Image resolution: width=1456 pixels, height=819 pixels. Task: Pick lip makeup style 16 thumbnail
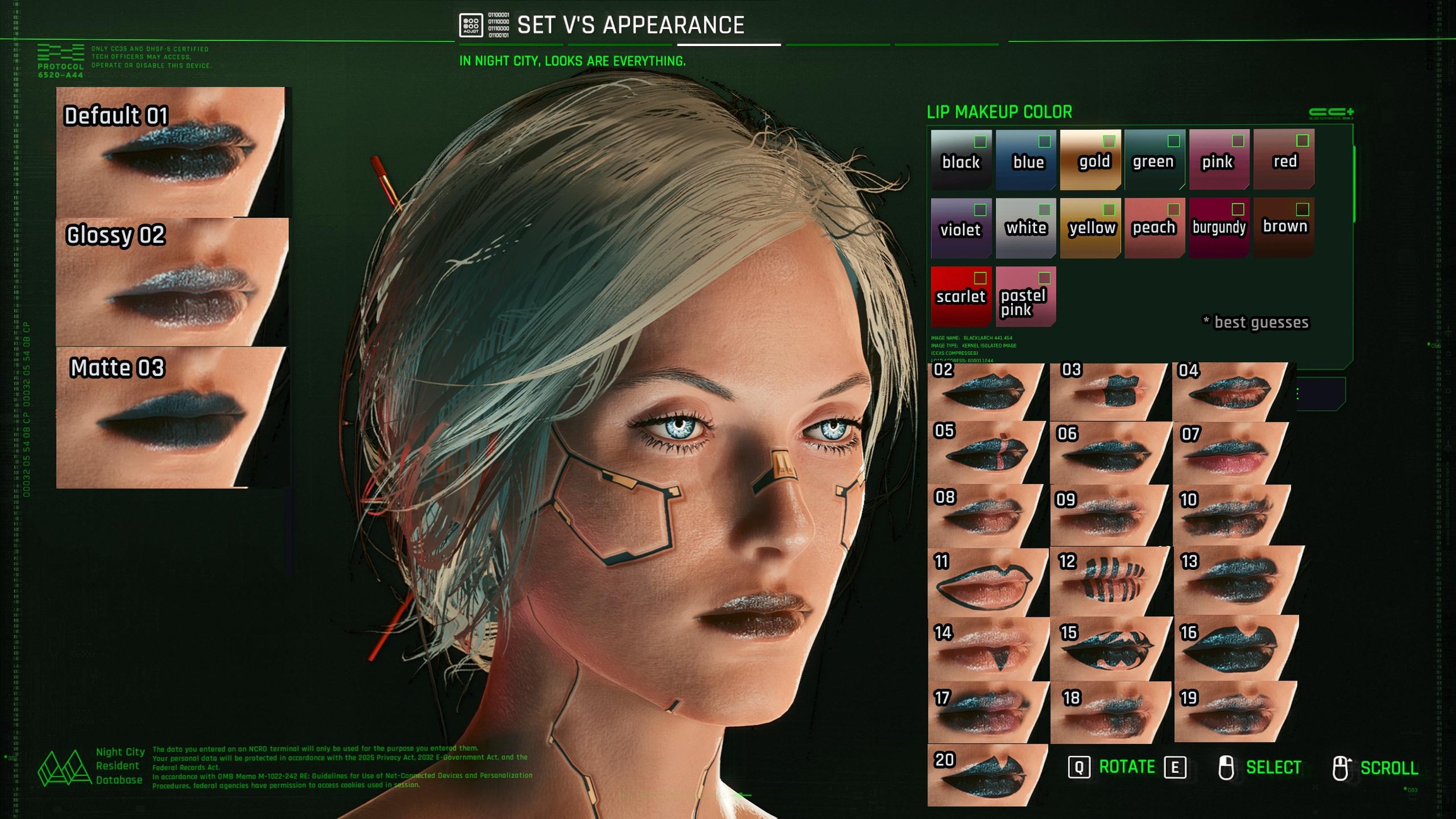[1235, 648]
